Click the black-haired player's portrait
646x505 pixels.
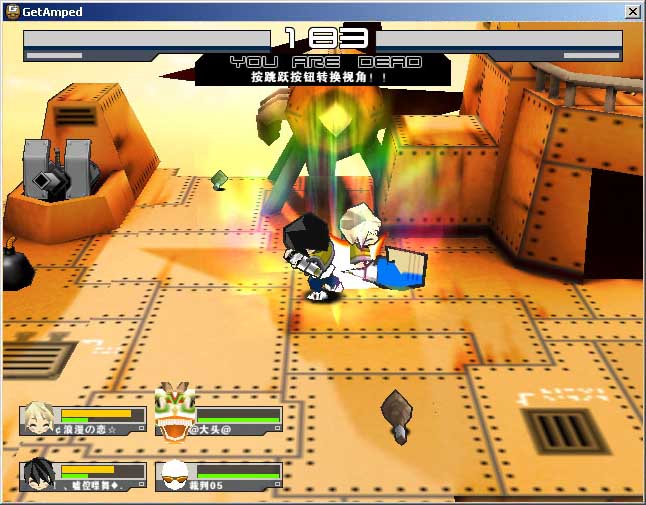click(40, 474)
